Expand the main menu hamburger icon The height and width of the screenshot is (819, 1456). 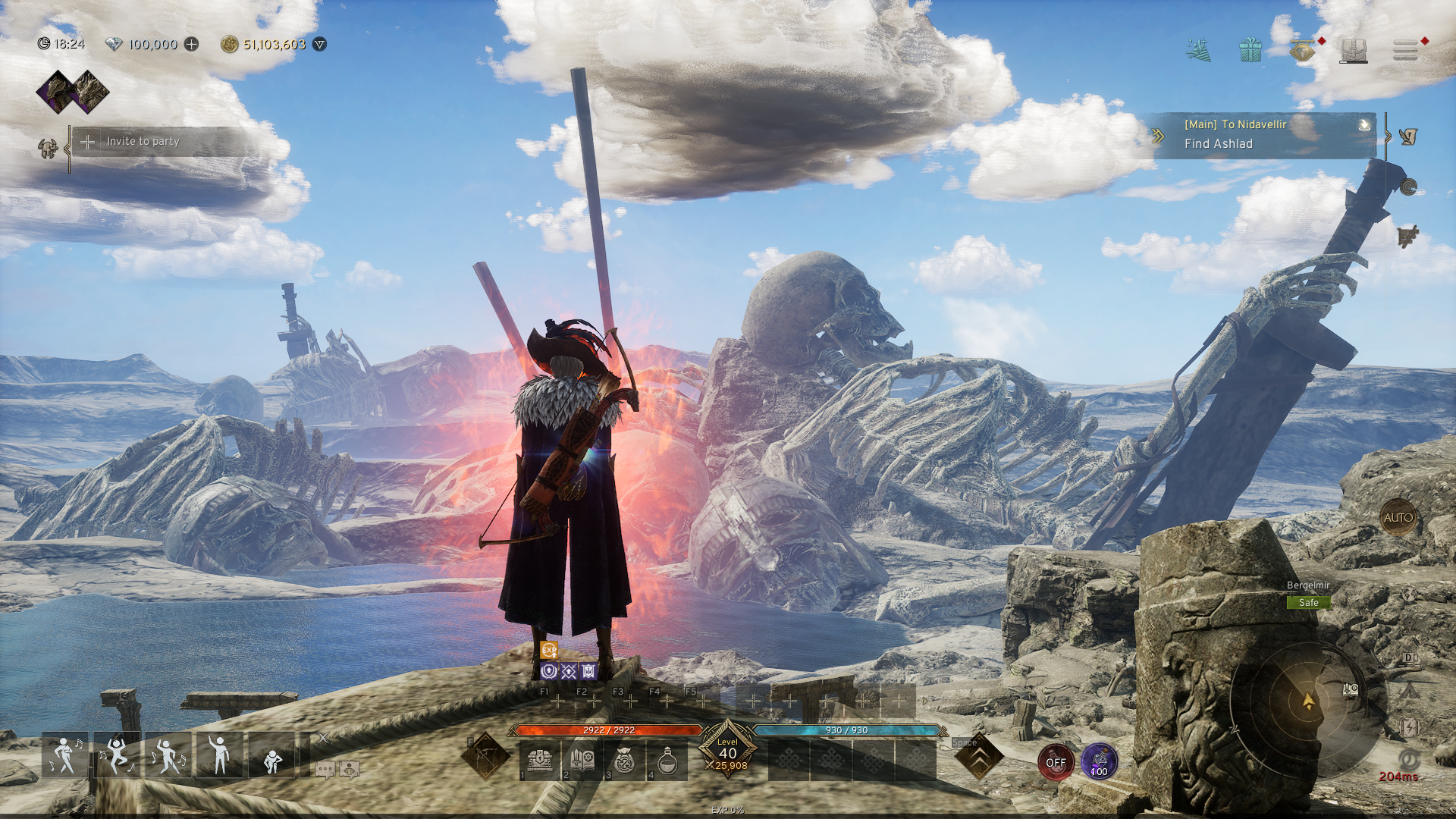[1404, 49]
